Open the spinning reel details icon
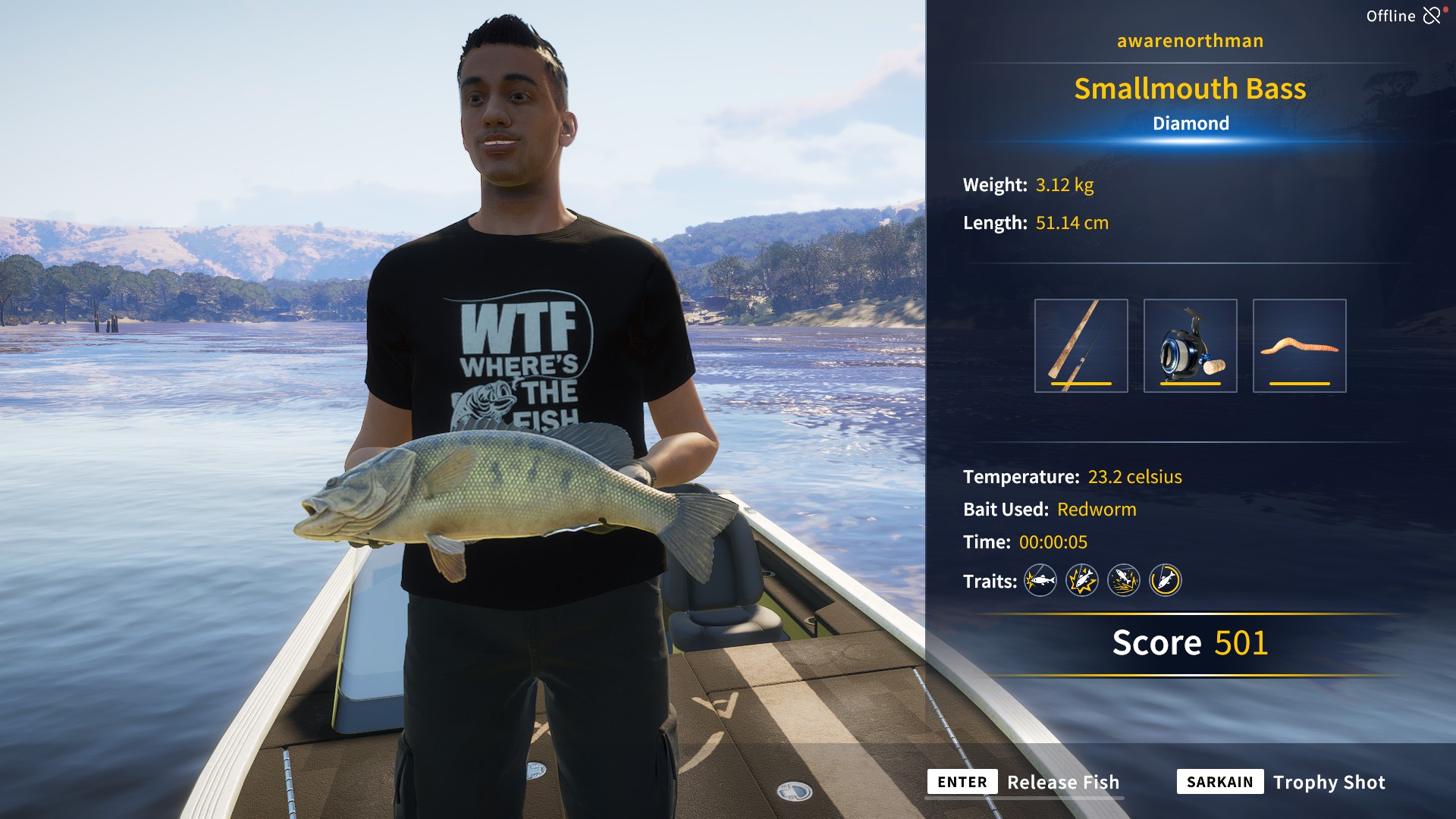This screenshot has width=1456, height=819. coord(1191,346)
